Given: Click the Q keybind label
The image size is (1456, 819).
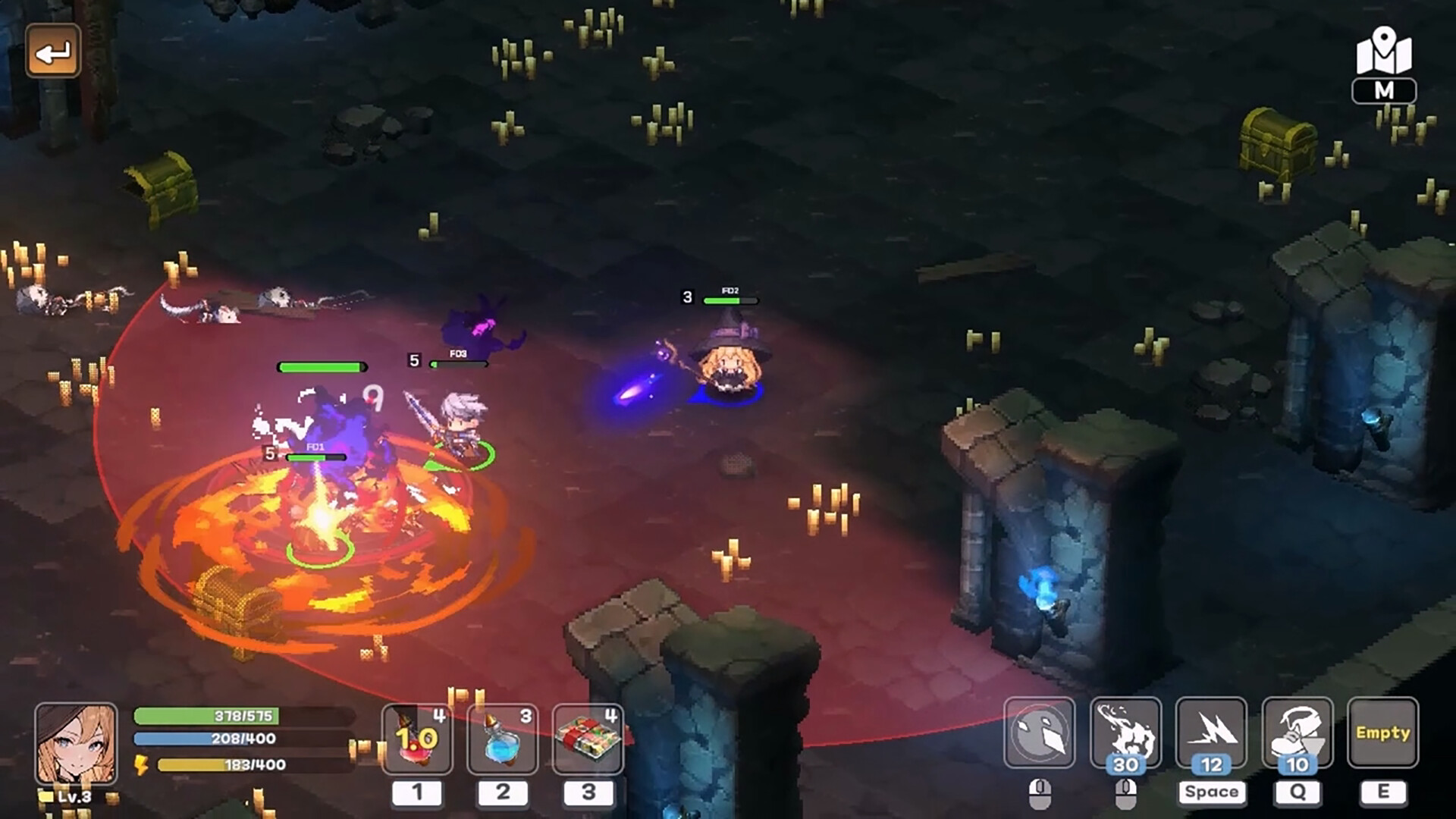Looking at the screenshot, I should 1298,792.
